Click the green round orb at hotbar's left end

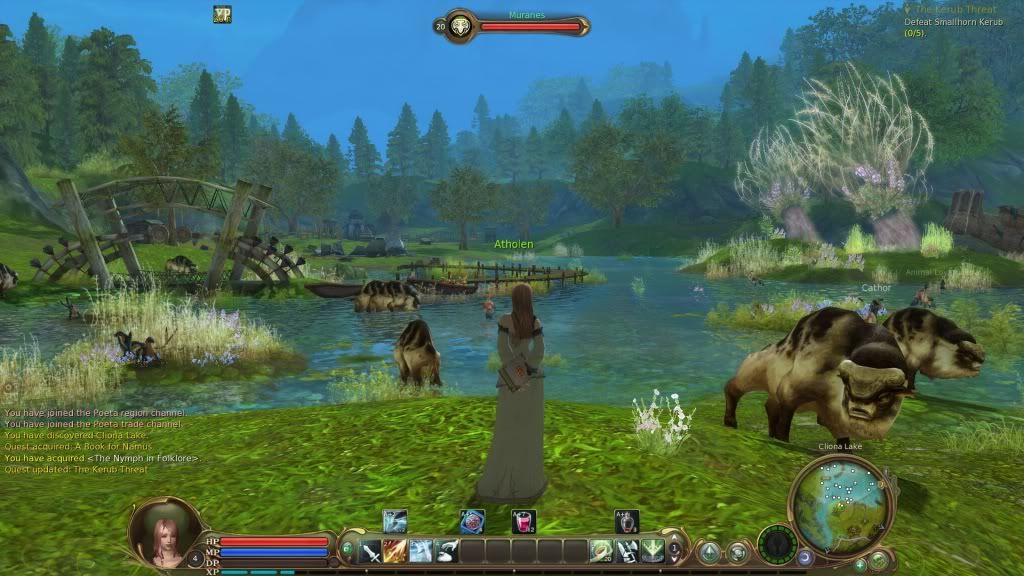point(347,548)
